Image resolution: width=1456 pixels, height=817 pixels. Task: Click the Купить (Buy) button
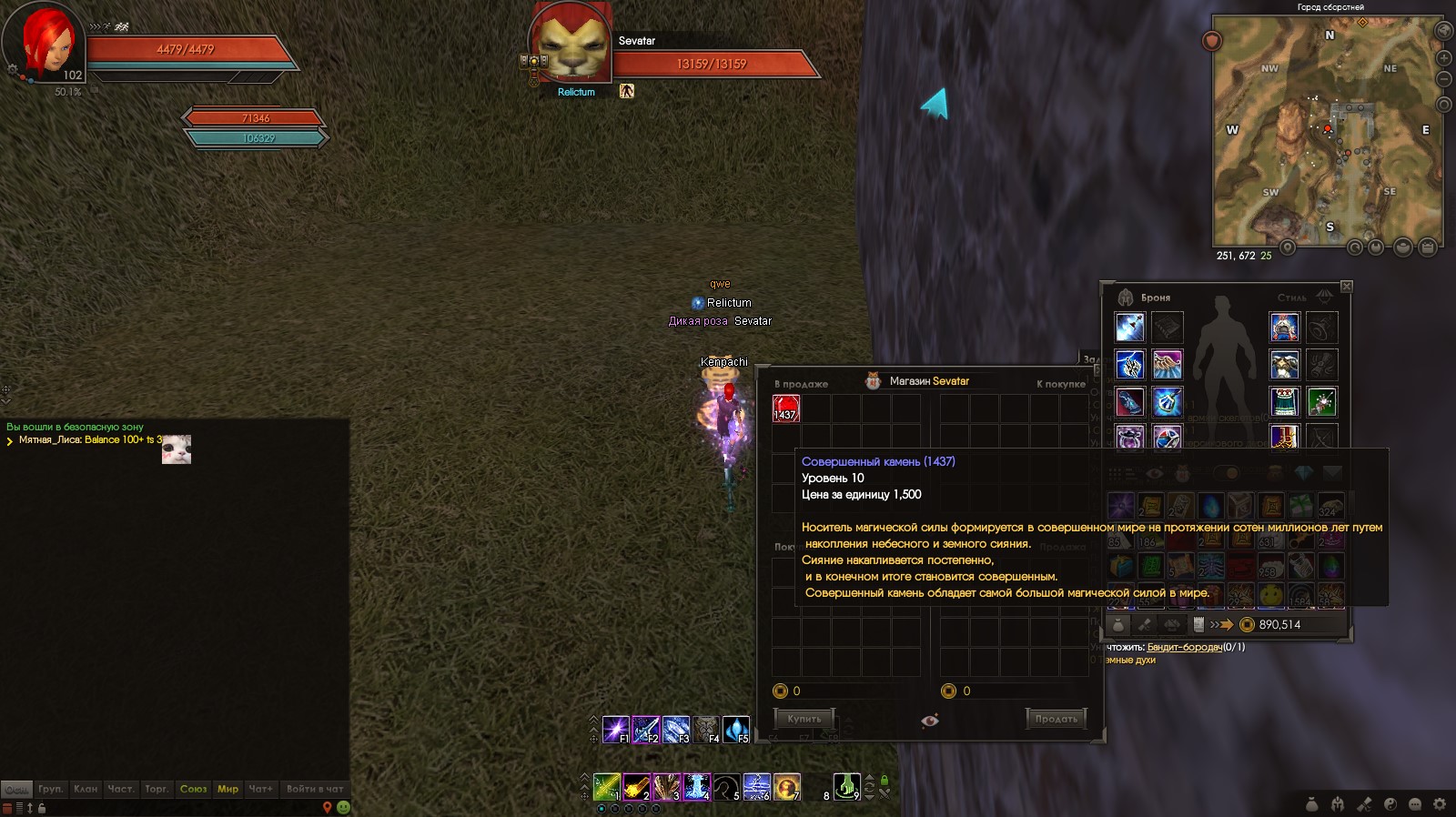[804, 719]
